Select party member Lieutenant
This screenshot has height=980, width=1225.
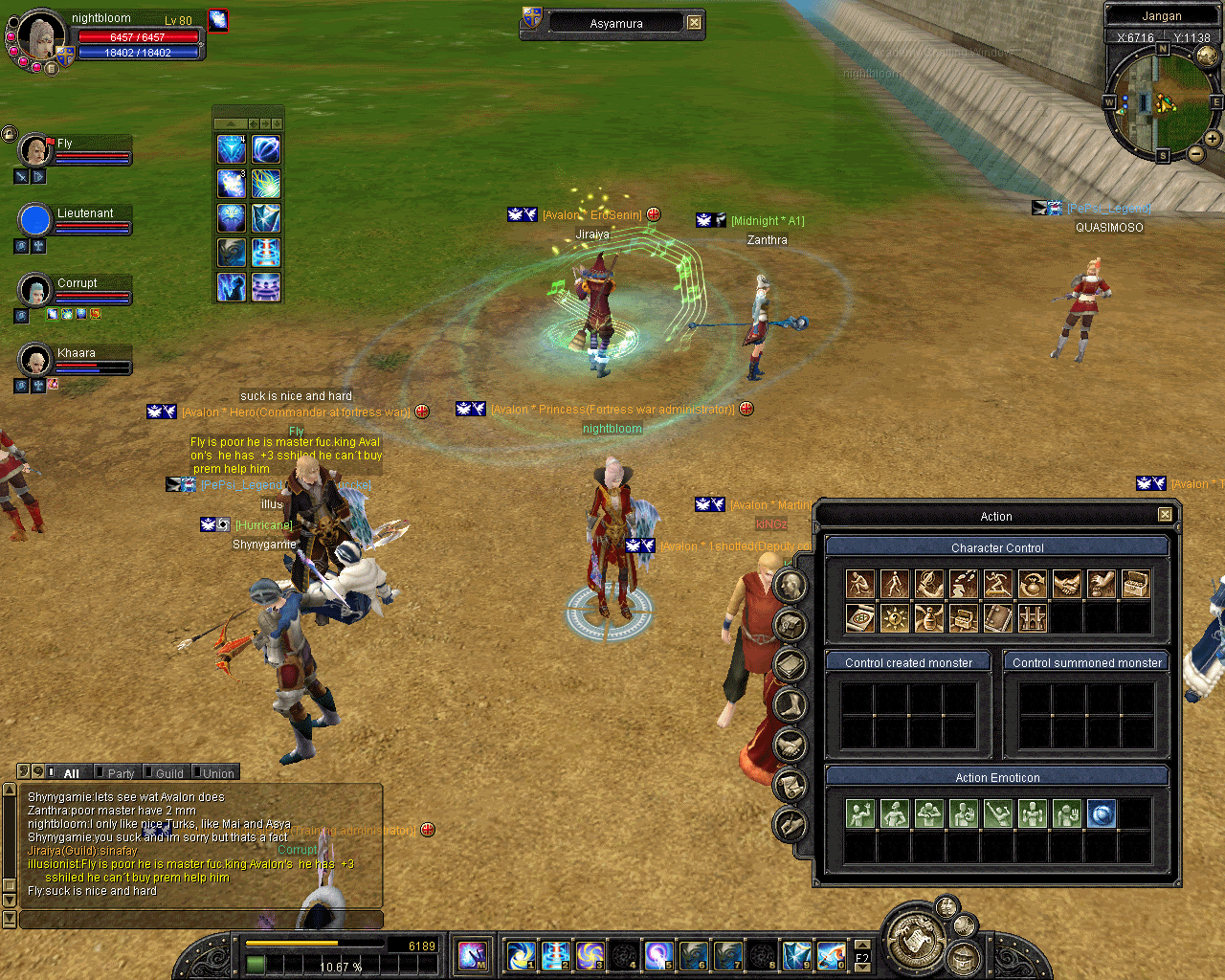coord(84,214)
